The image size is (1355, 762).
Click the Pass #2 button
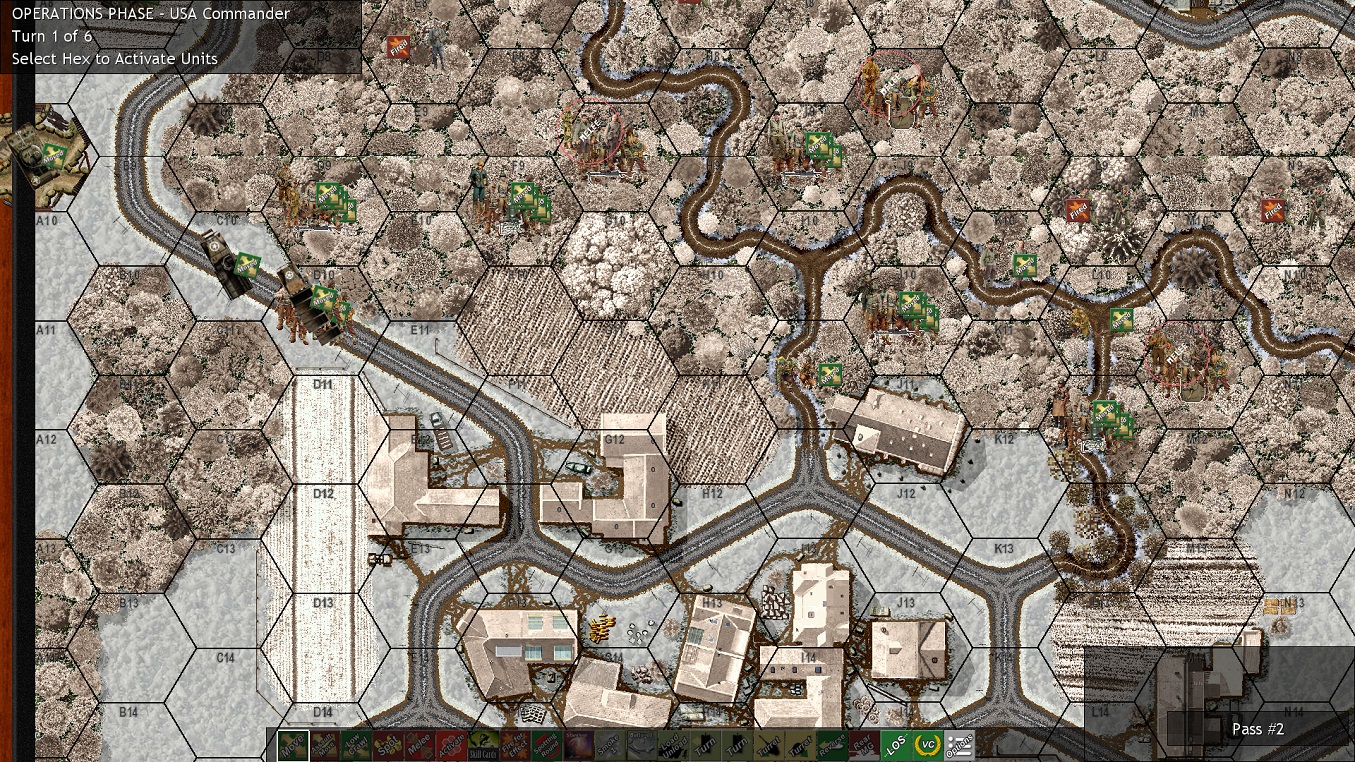pos(1257,729)
